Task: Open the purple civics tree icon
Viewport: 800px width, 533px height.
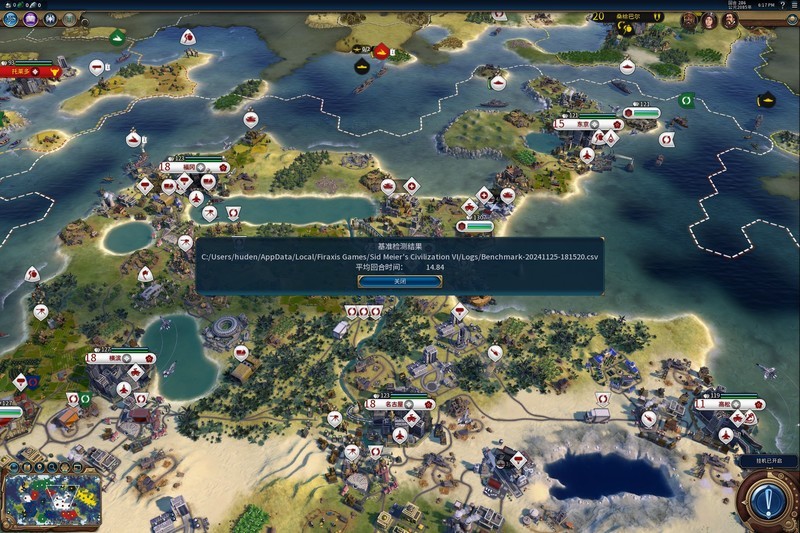Action: pyautogui.click(x=30, y=19)
